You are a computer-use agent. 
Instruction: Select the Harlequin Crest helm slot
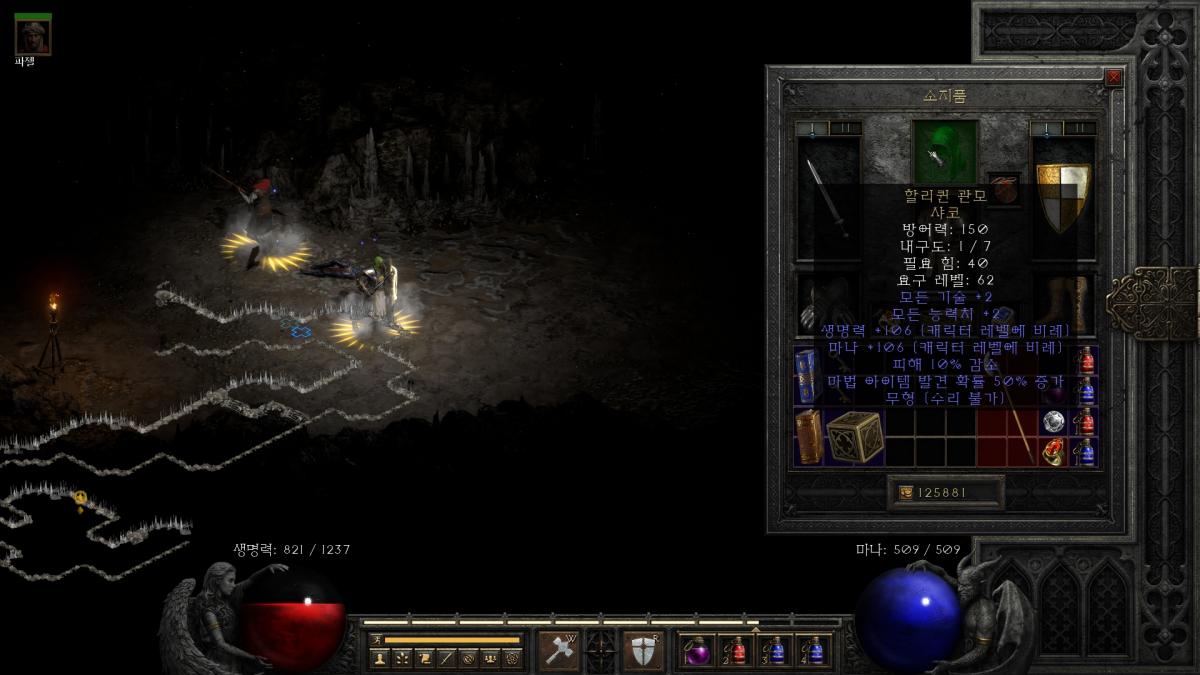(x=945, y=150)
